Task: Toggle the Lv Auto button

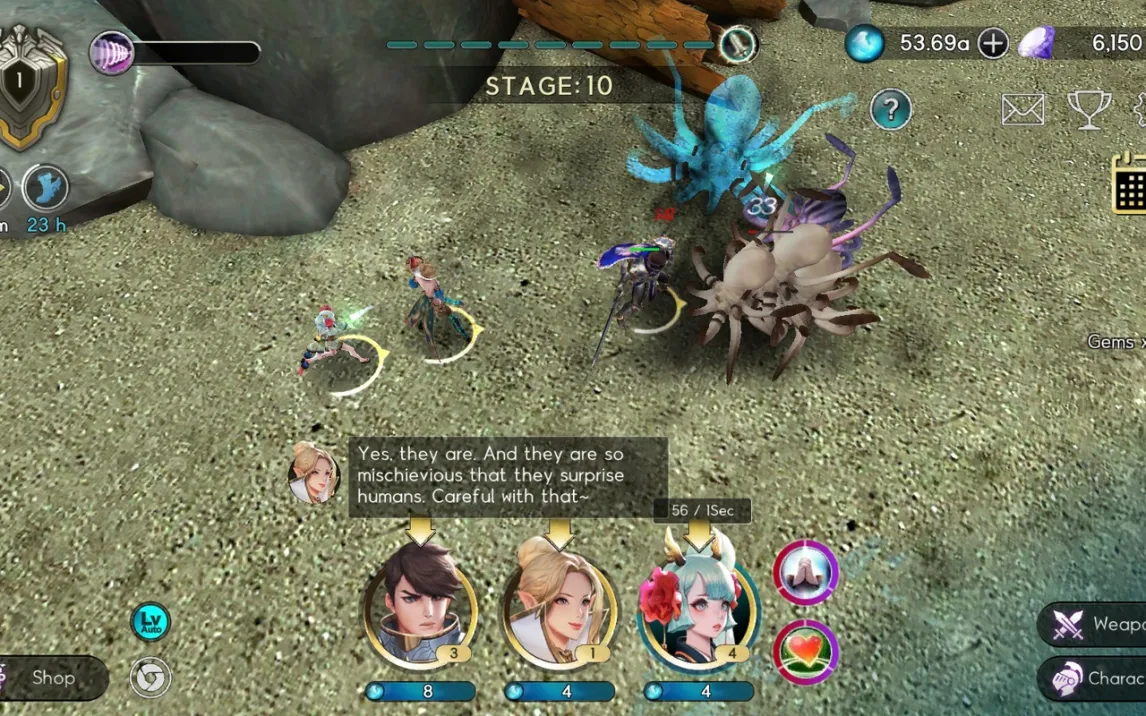Action: tap(150, 622)
